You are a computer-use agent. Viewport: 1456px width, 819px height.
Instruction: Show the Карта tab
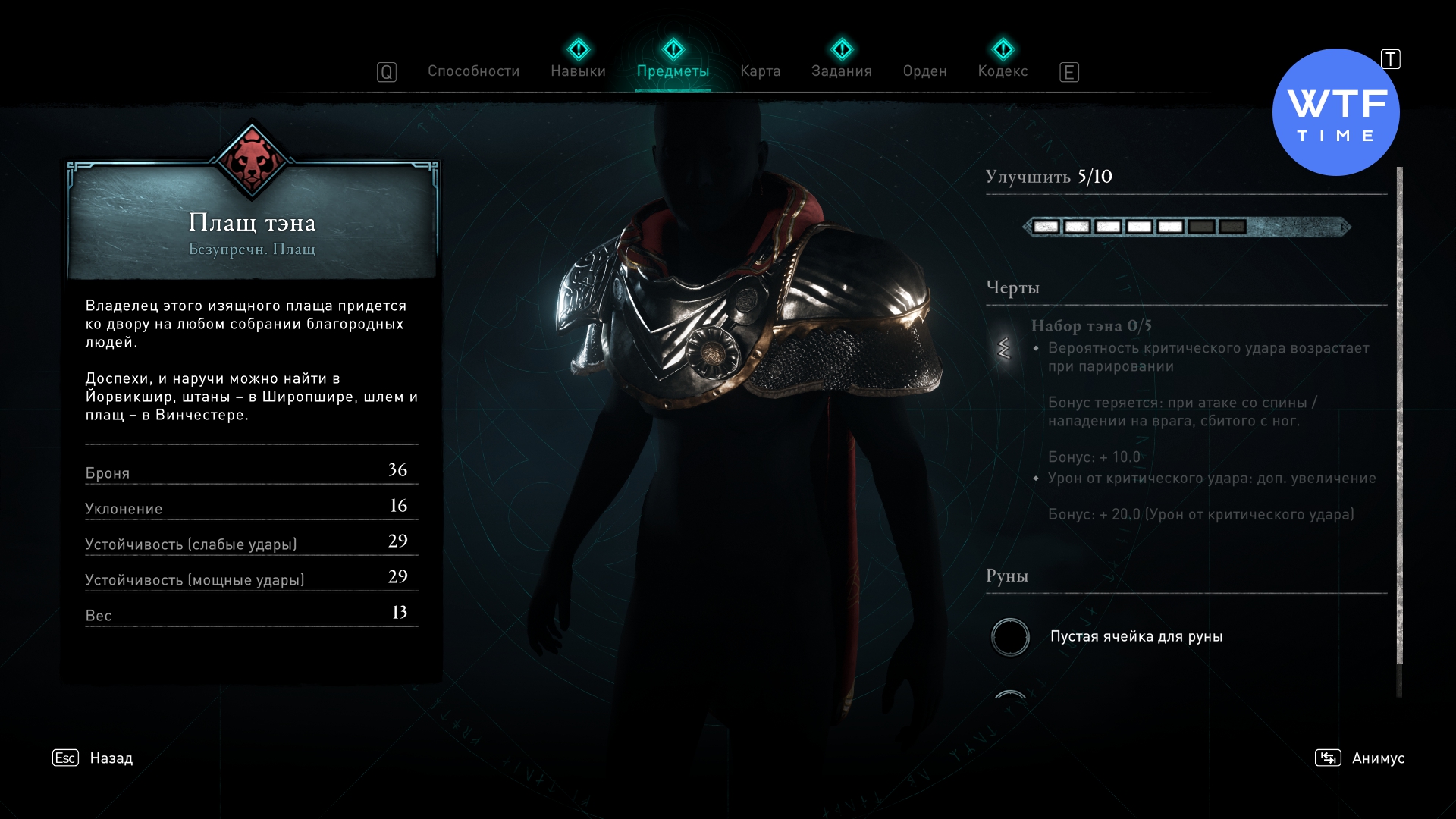coord(760,71)
